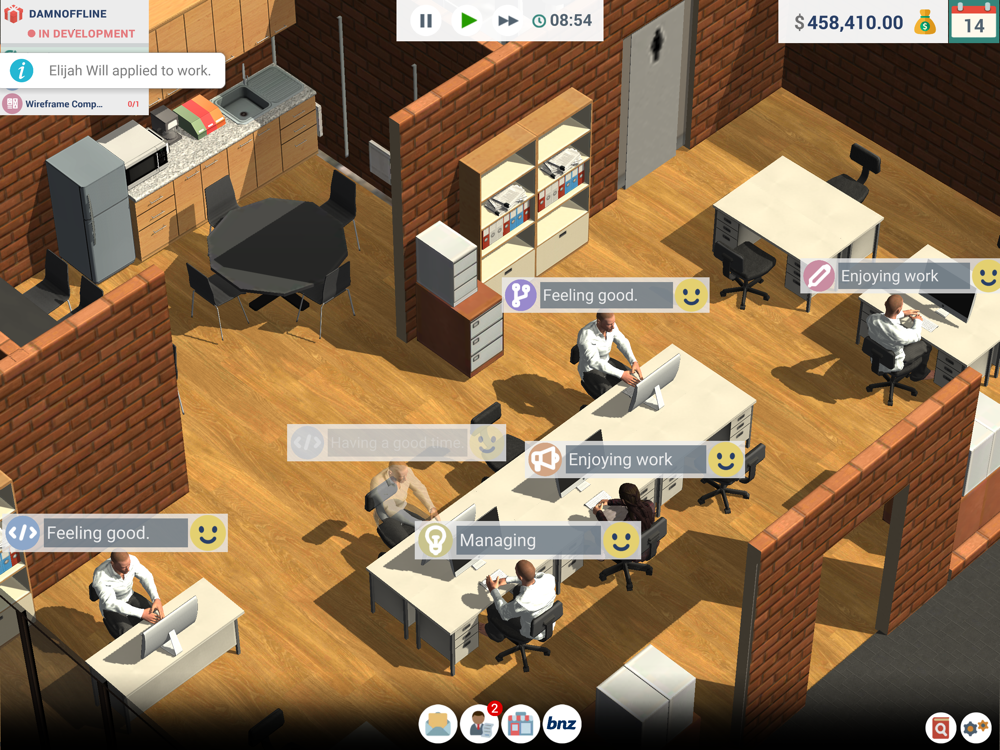This screenshot has height=750, width=1000.
Task: Click the bnz bank button
Action: pyautogui.click(x=562, y=724)
